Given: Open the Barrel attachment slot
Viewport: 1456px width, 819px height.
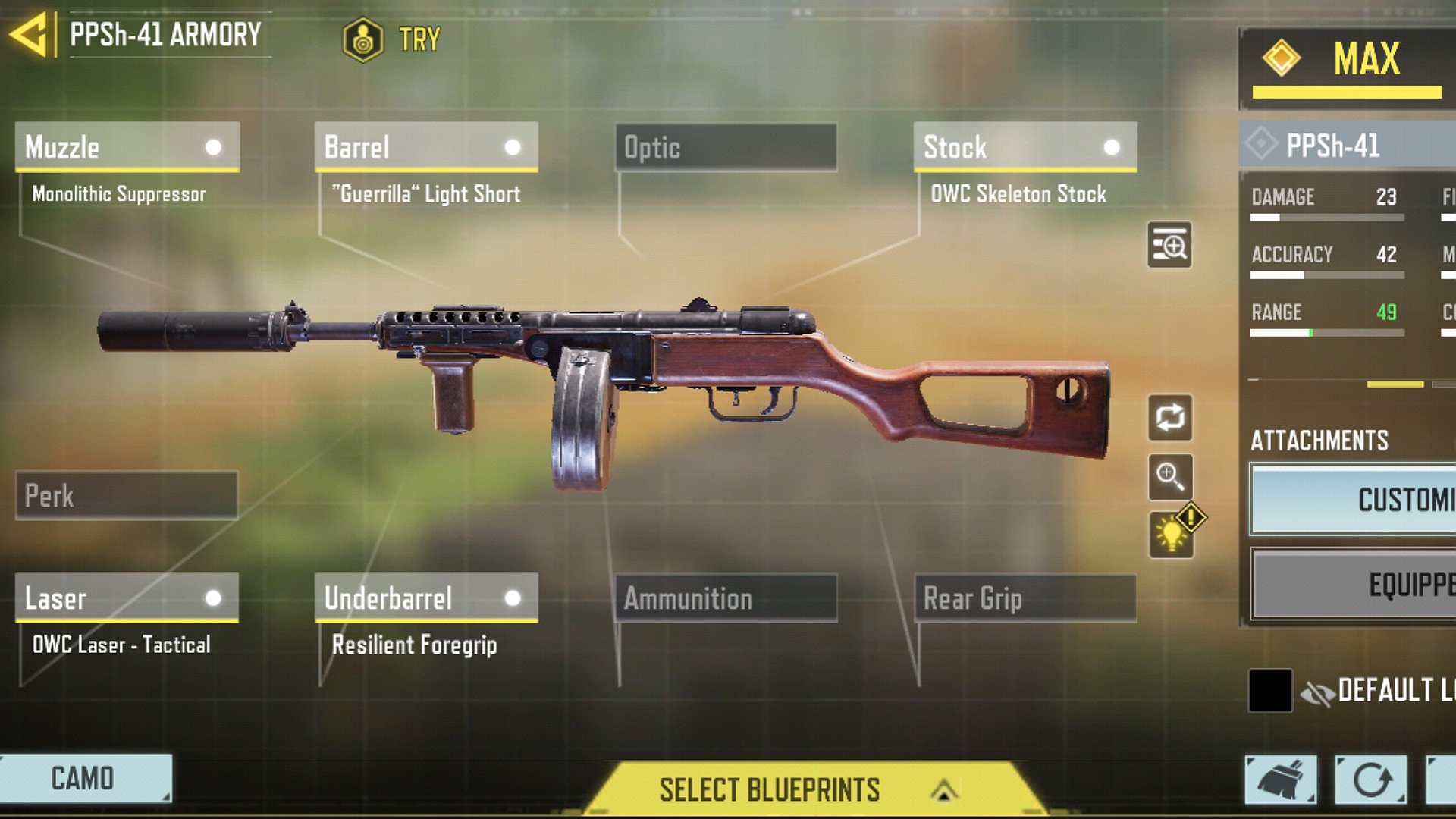Looking at the screenshot, I should tap(426, 147).
